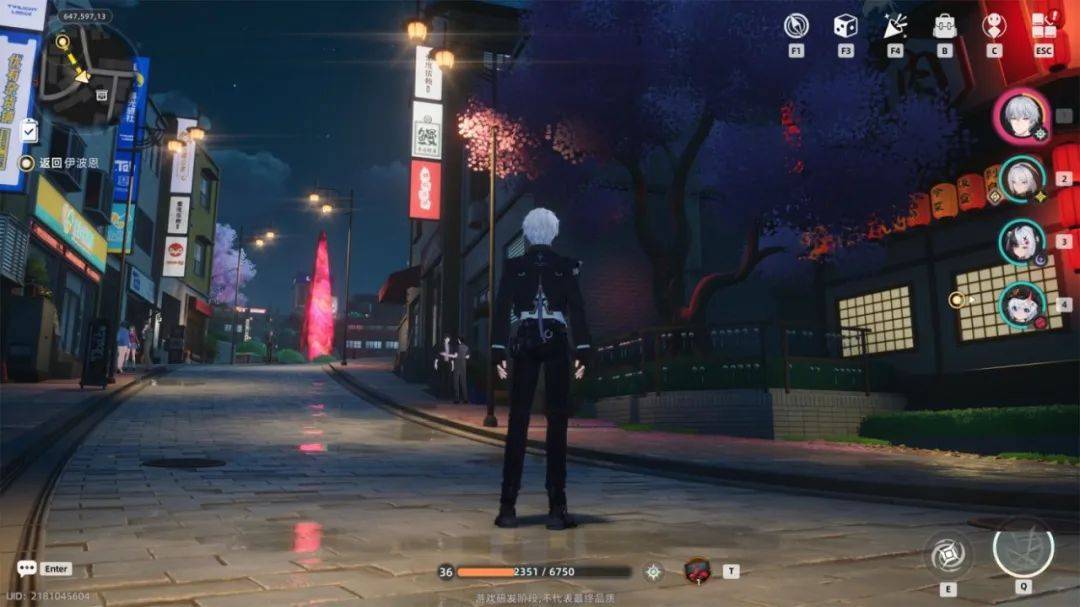Open the circular minimap
The width and height of the screenshot is (1080, 607).
(x=88, y=73)
